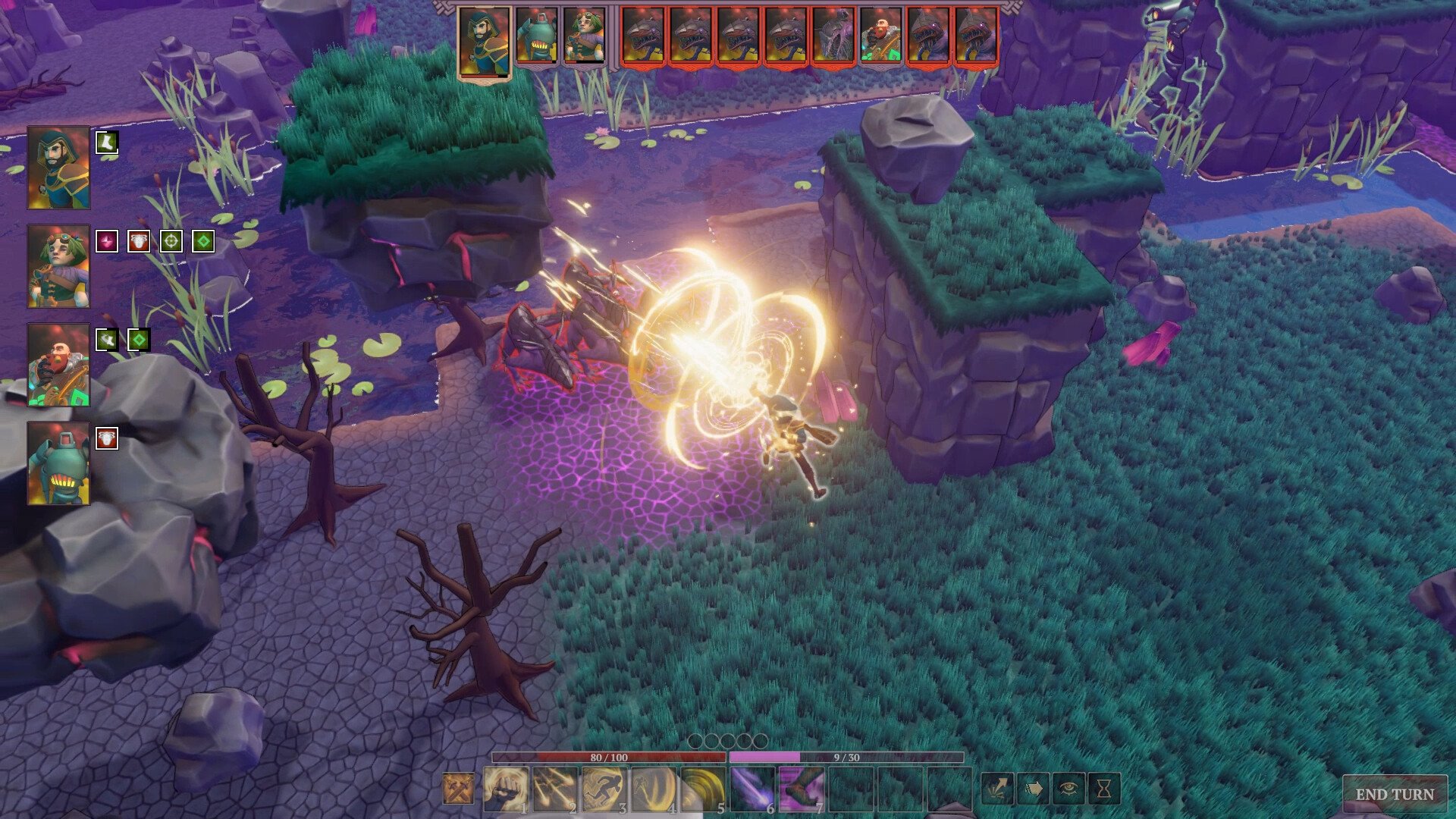The image size is (1456, 819).
Task: Activate the glowing fist ability in slot 1
Action: (x=505, y=789)
